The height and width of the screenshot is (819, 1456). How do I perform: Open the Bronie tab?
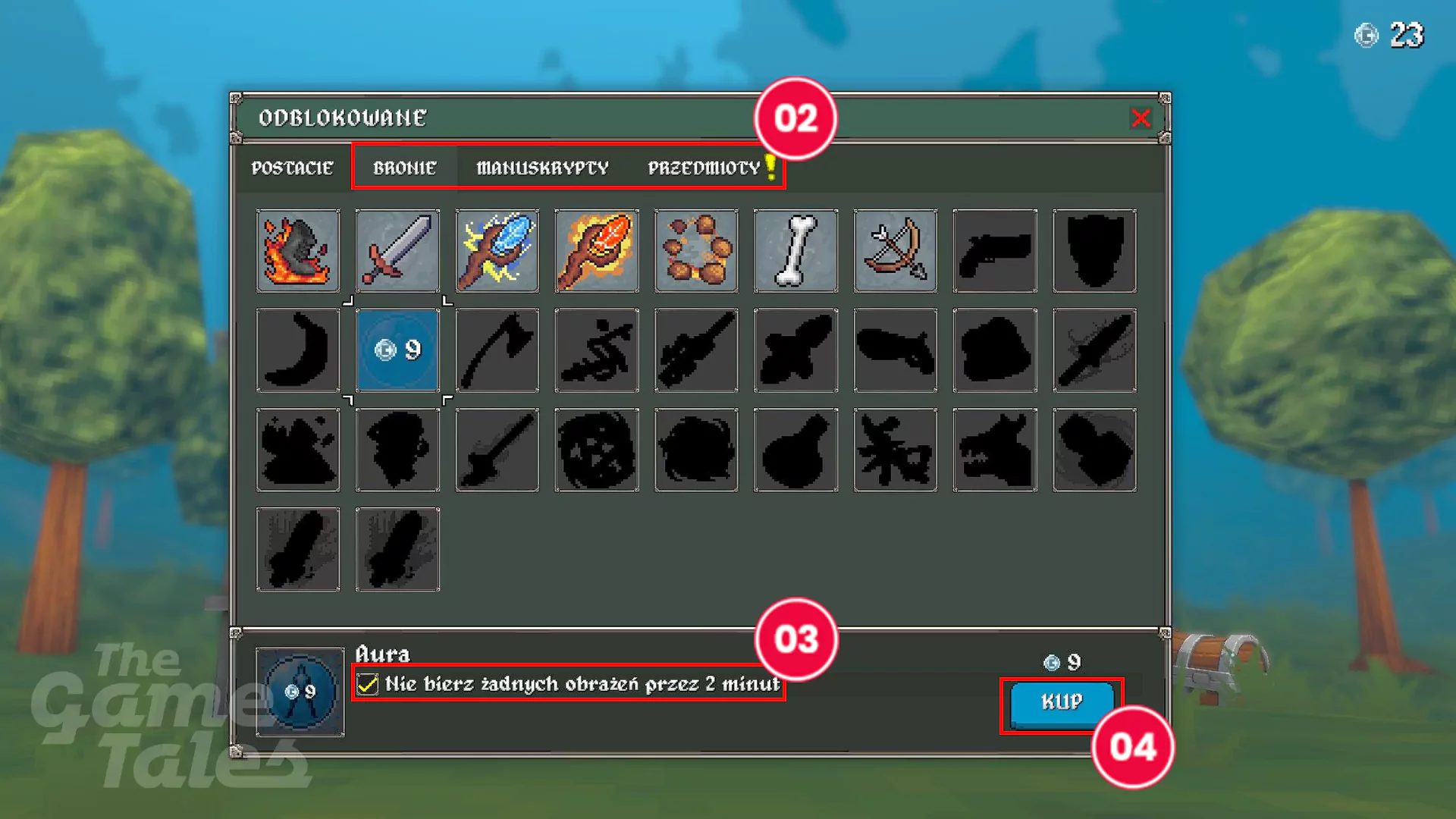[404, 168]
